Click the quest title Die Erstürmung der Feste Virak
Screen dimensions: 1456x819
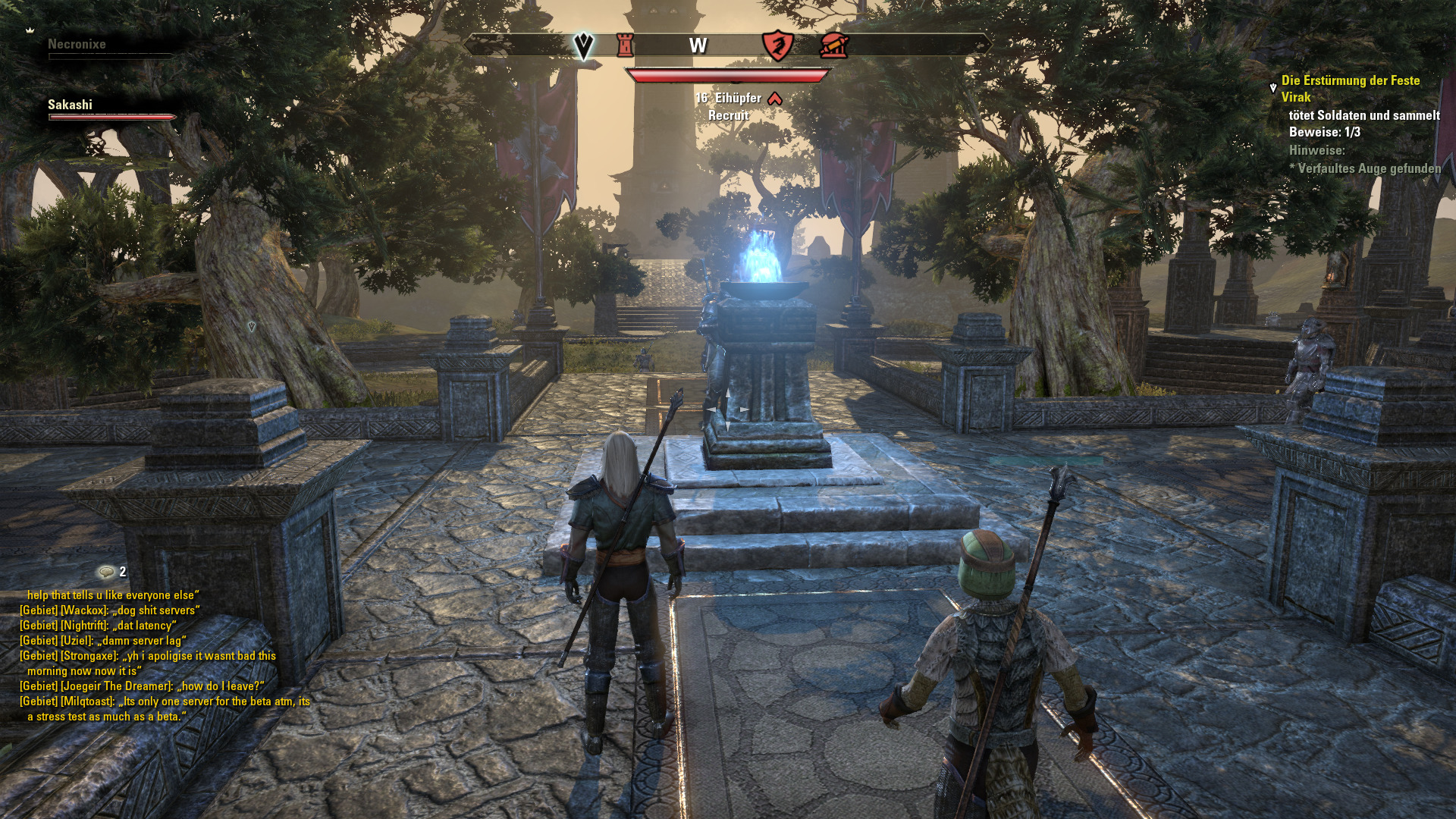tap(1350, 88)
